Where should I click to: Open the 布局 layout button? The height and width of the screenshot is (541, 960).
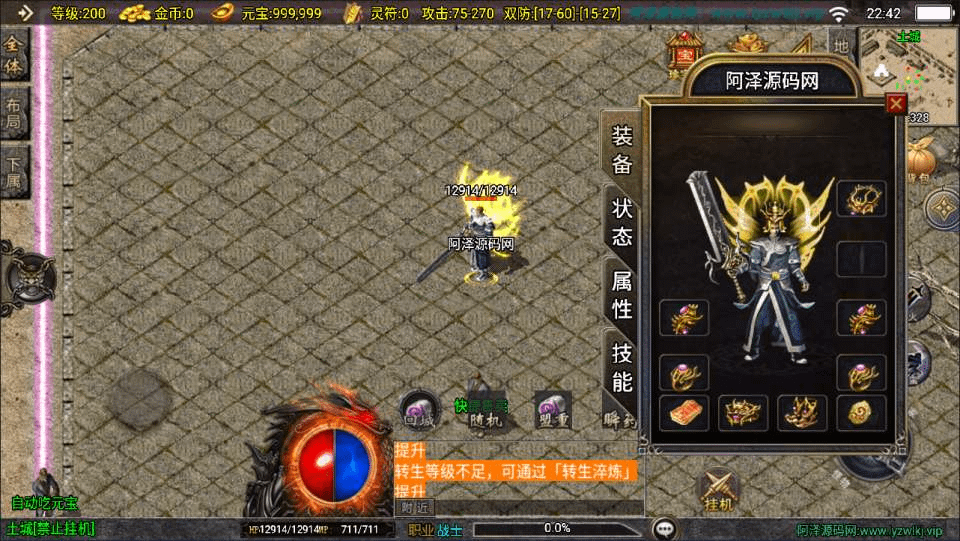click(13, 114)
